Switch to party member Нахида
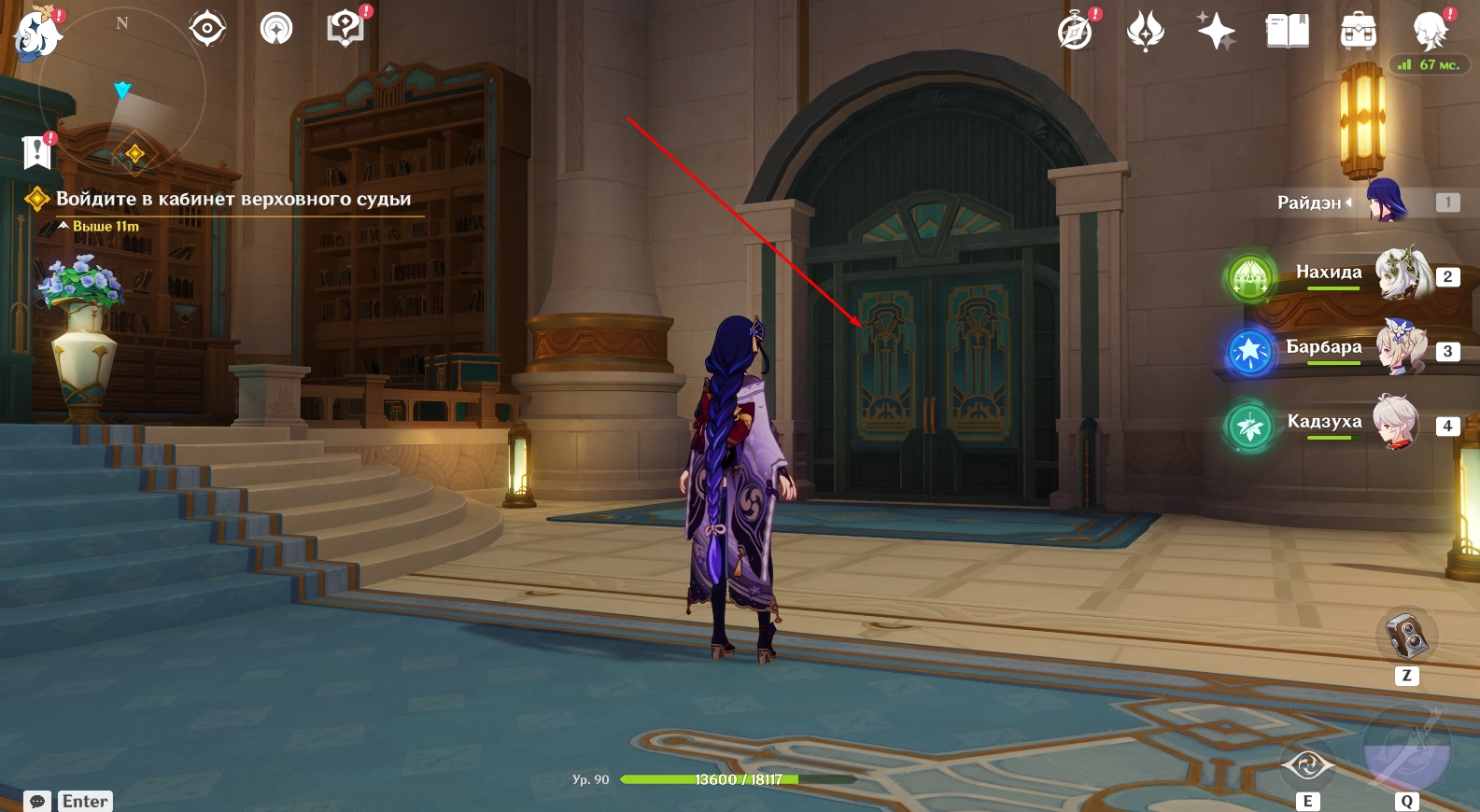The width and height of the screenshot is (1480, 812). (x=1402, y=274)
